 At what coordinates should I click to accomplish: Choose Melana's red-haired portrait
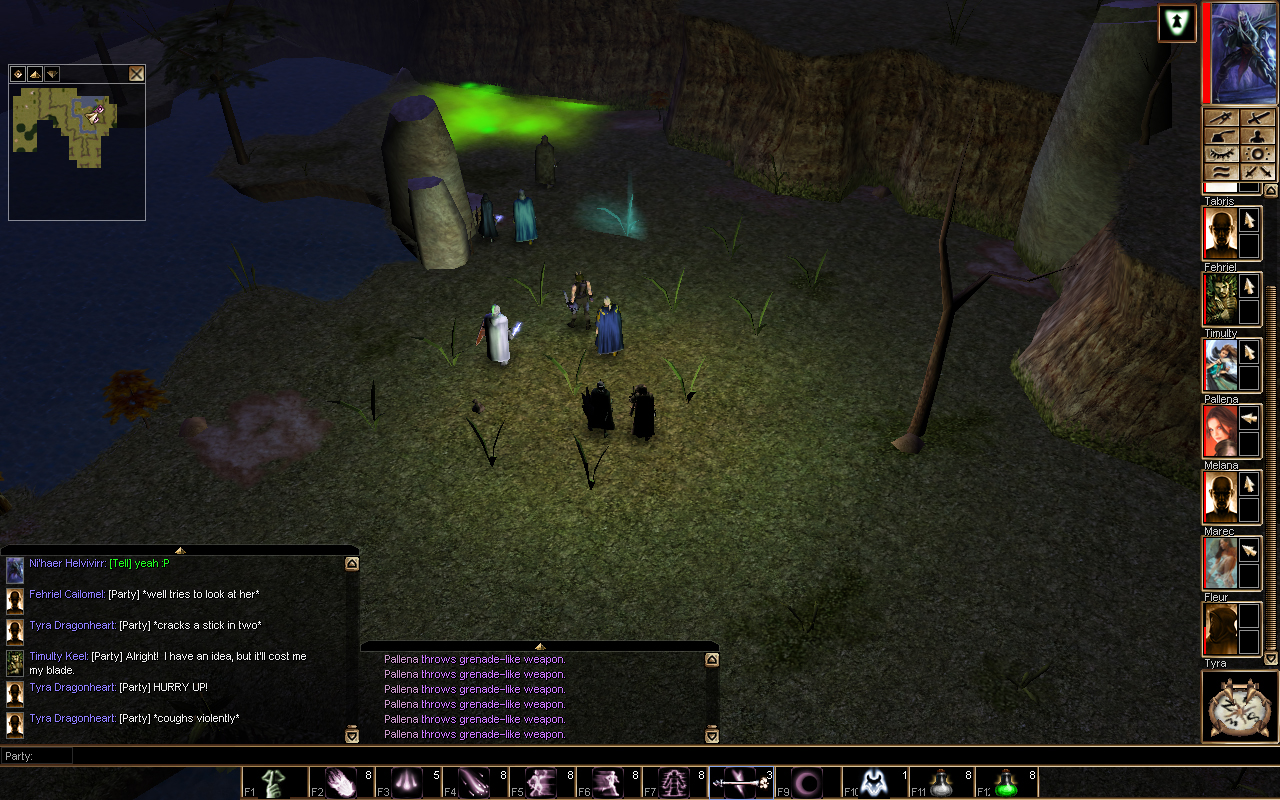tap(1219, 431)
